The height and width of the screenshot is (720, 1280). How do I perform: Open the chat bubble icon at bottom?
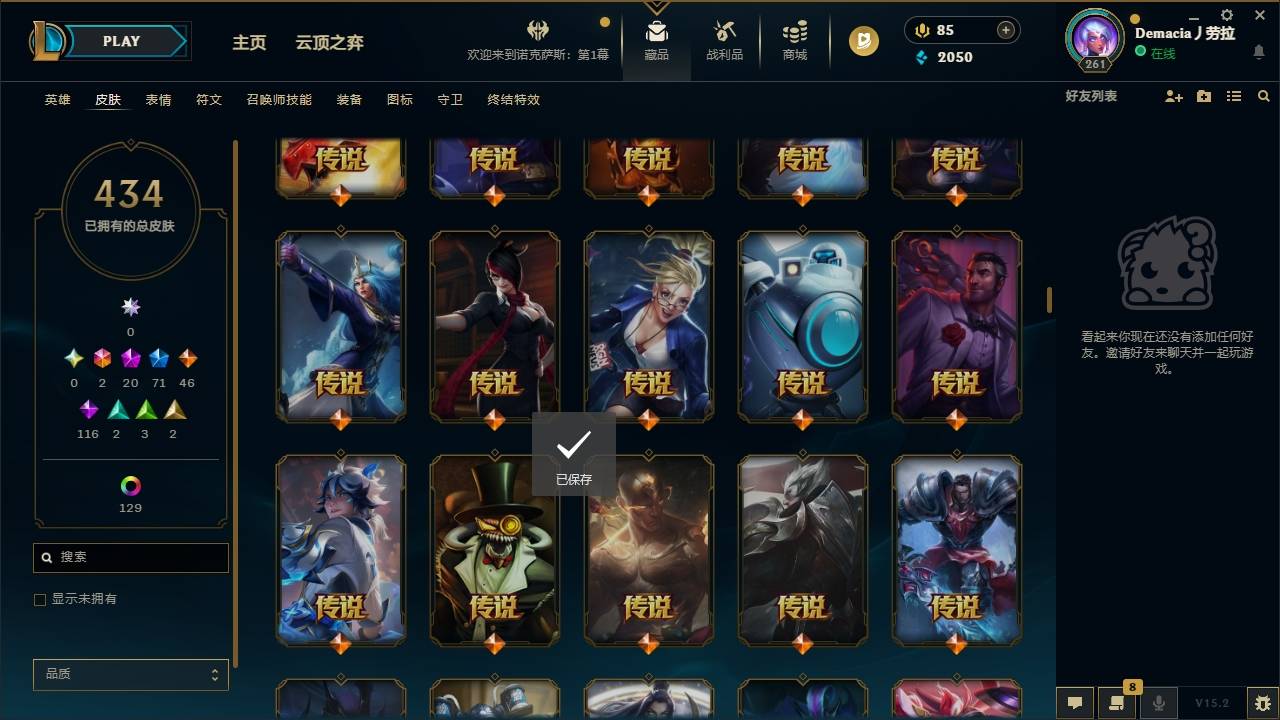pos(1075,703)
